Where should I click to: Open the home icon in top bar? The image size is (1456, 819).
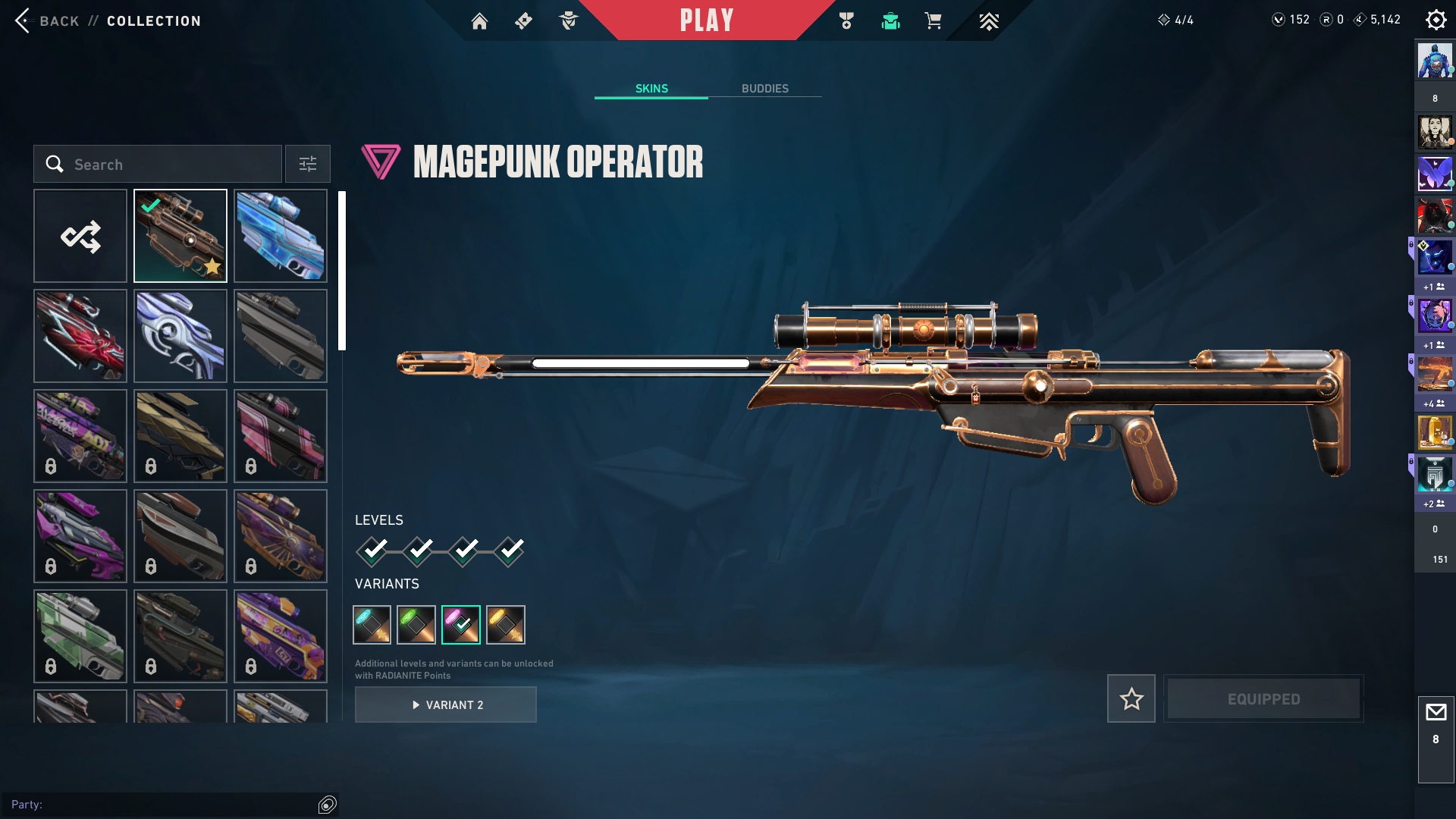click(x=479, y=21)
